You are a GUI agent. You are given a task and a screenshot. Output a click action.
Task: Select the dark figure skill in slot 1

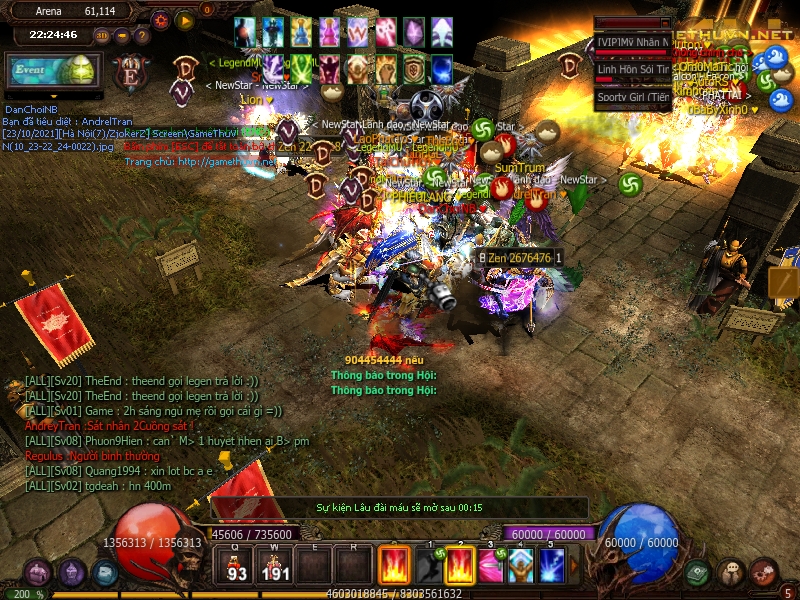(428, 566)
